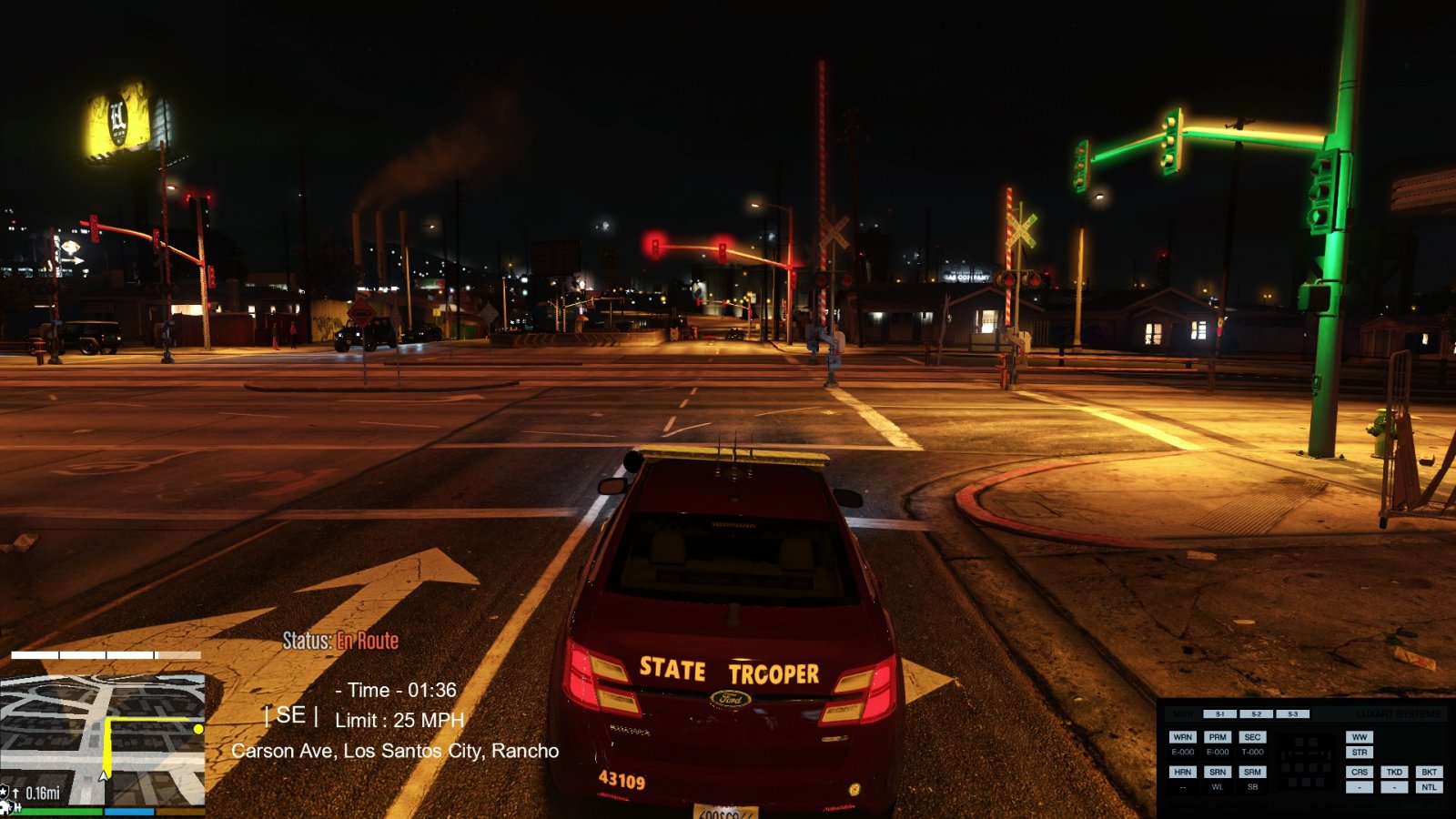Switch to the S-3 stage
Screen dimensions: 1456x819
click(1292, 714)
